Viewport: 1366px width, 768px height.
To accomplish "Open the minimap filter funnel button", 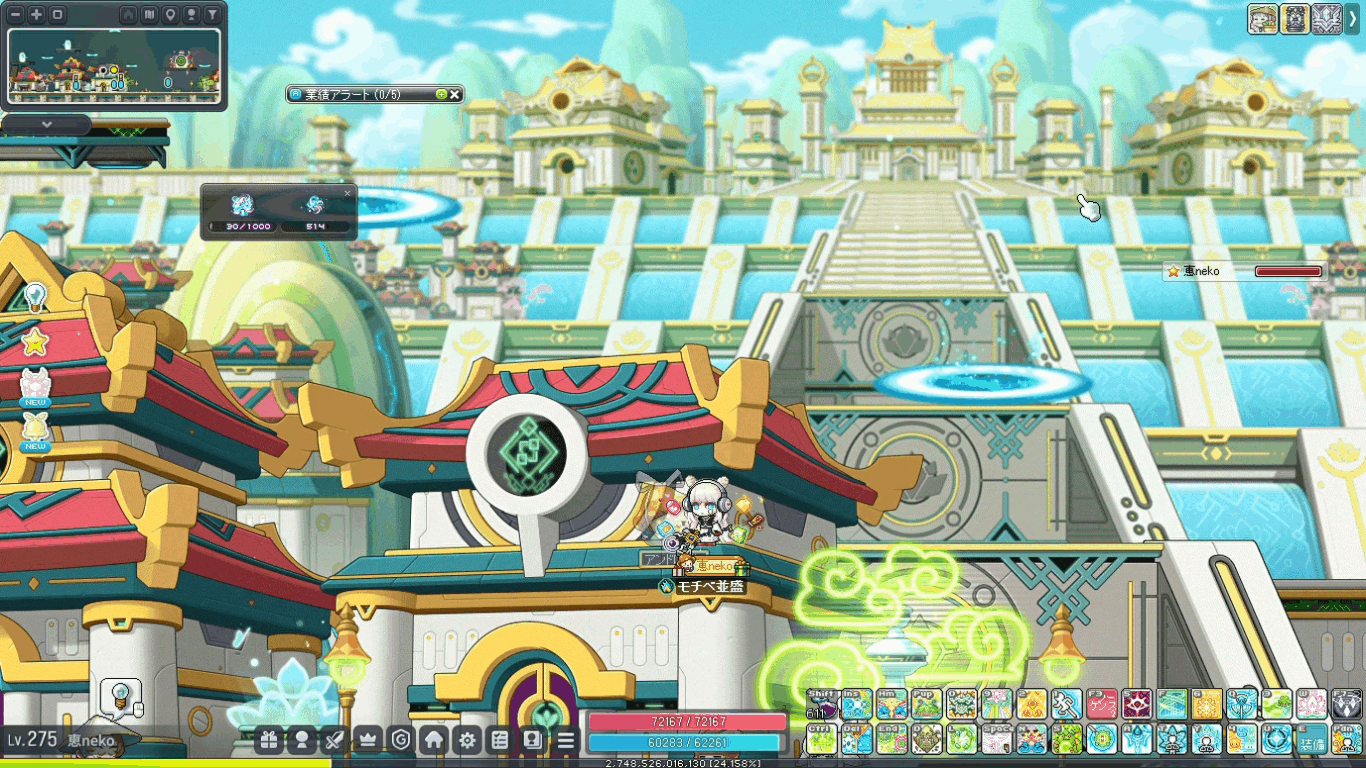I will pyautogui.click(x=212, y=15).
